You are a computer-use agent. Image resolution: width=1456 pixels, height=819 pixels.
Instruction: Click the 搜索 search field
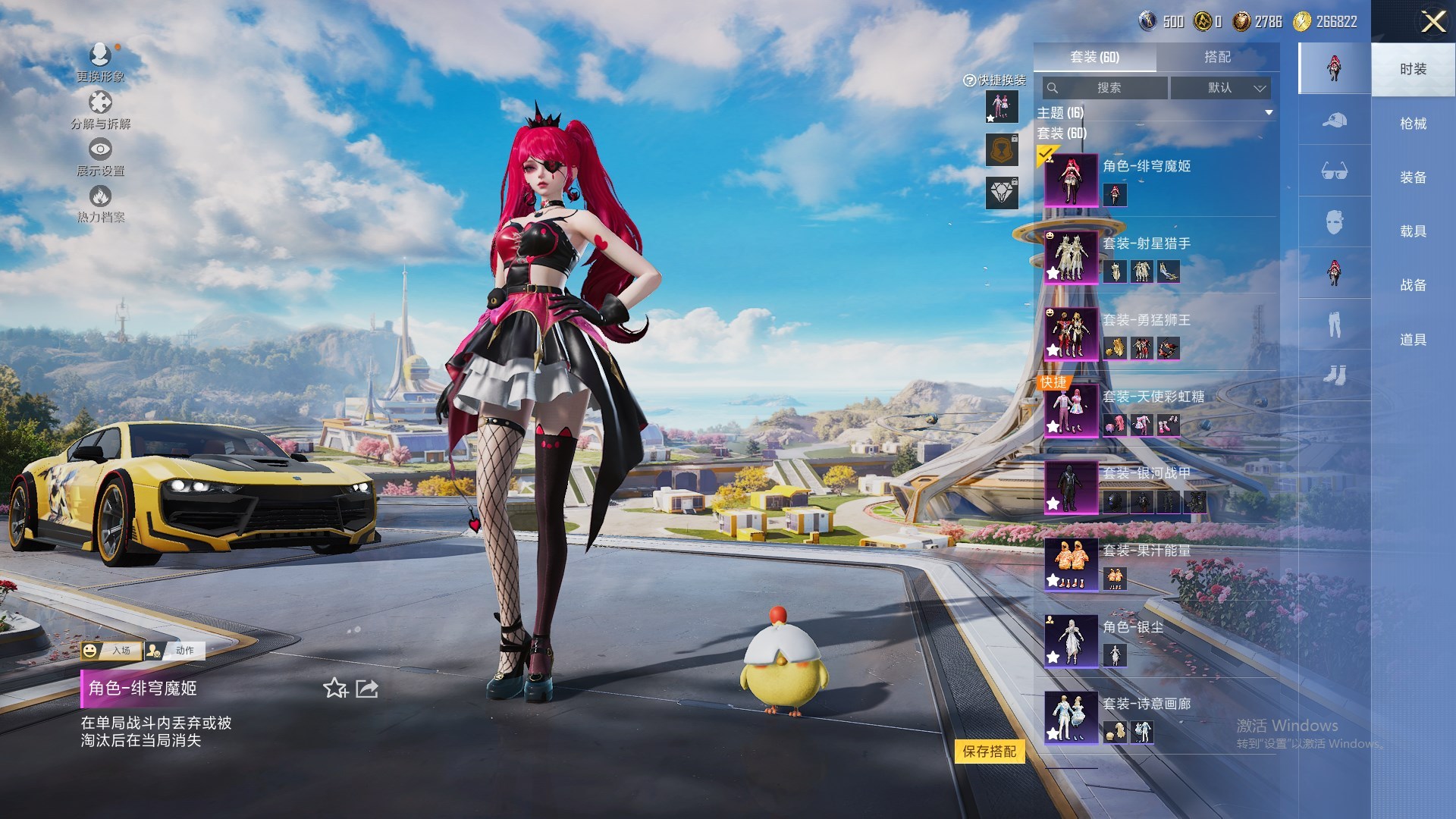click(1106, 88)
